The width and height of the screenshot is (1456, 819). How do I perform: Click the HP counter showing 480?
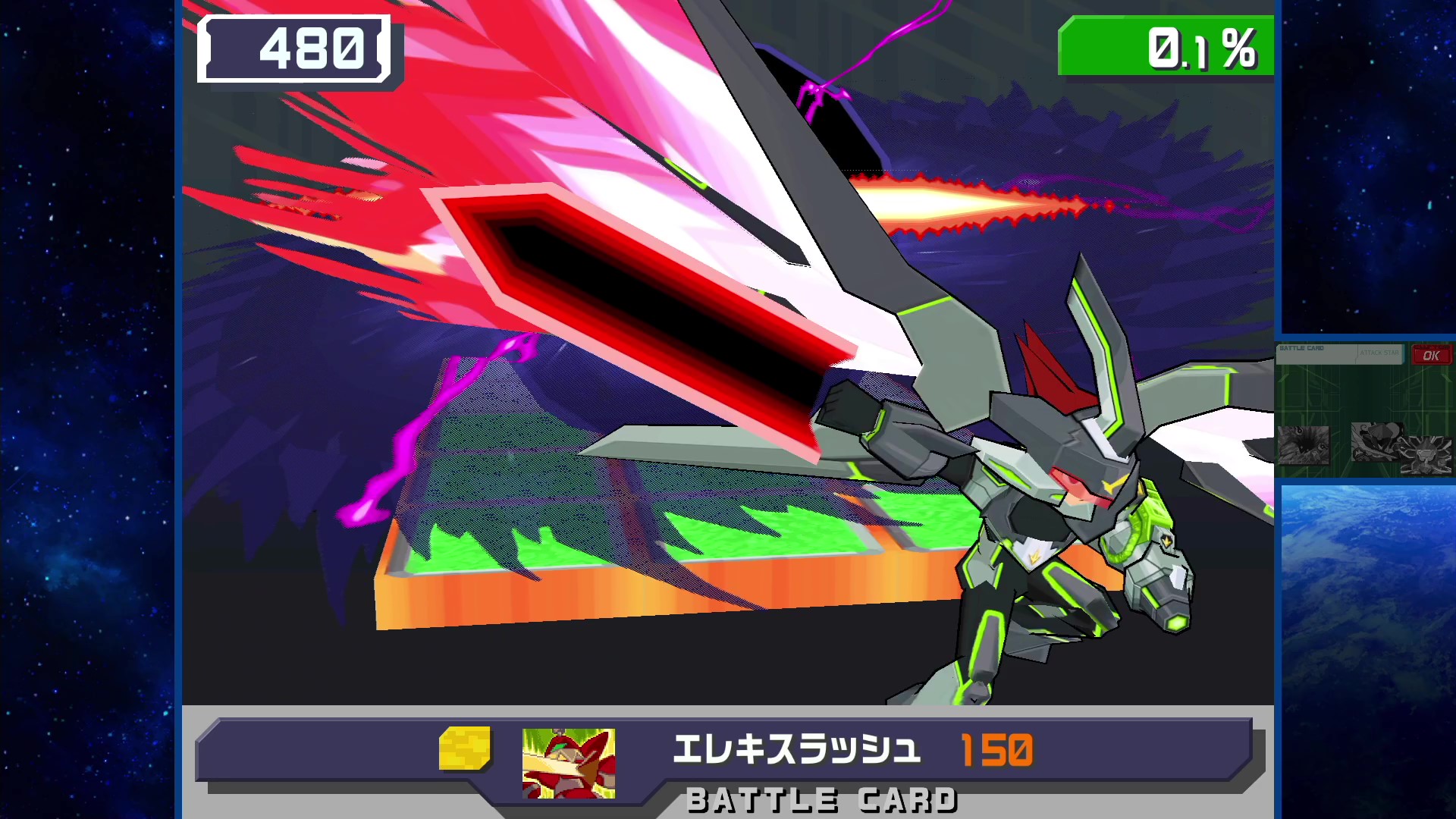296,48
